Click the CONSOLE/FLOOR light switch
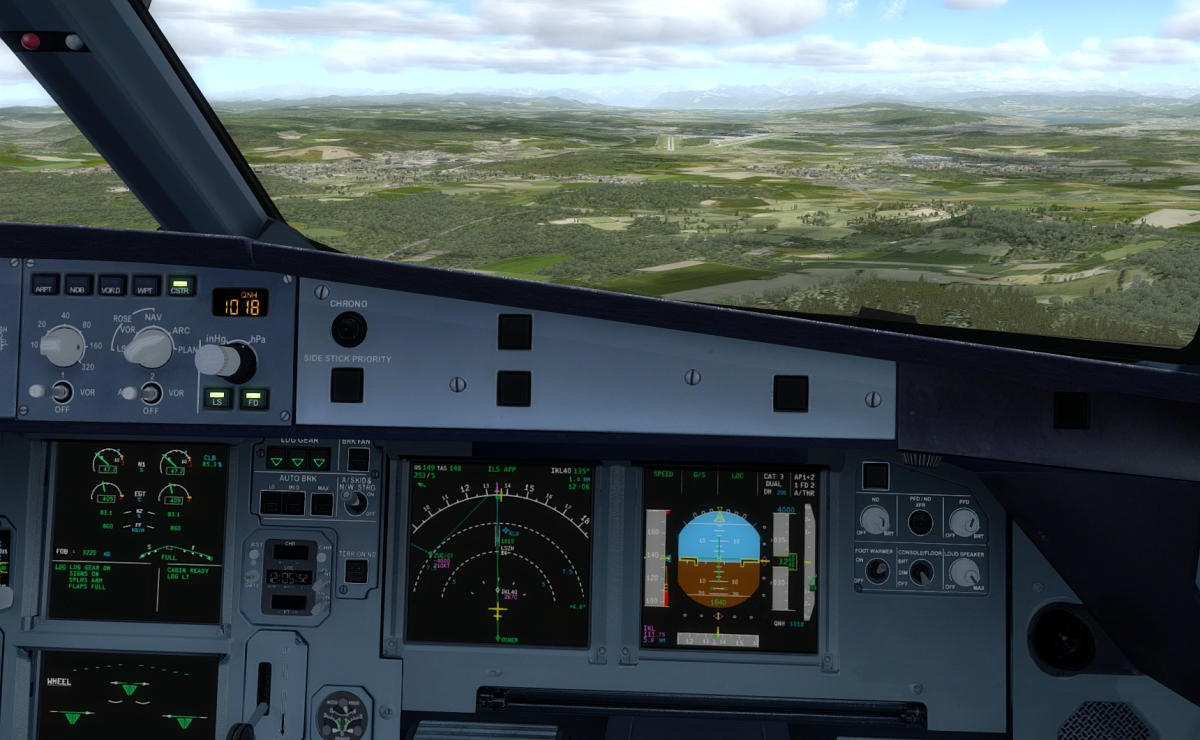The height and width of the screenshot is (740, 1200). tap(921, 571)
